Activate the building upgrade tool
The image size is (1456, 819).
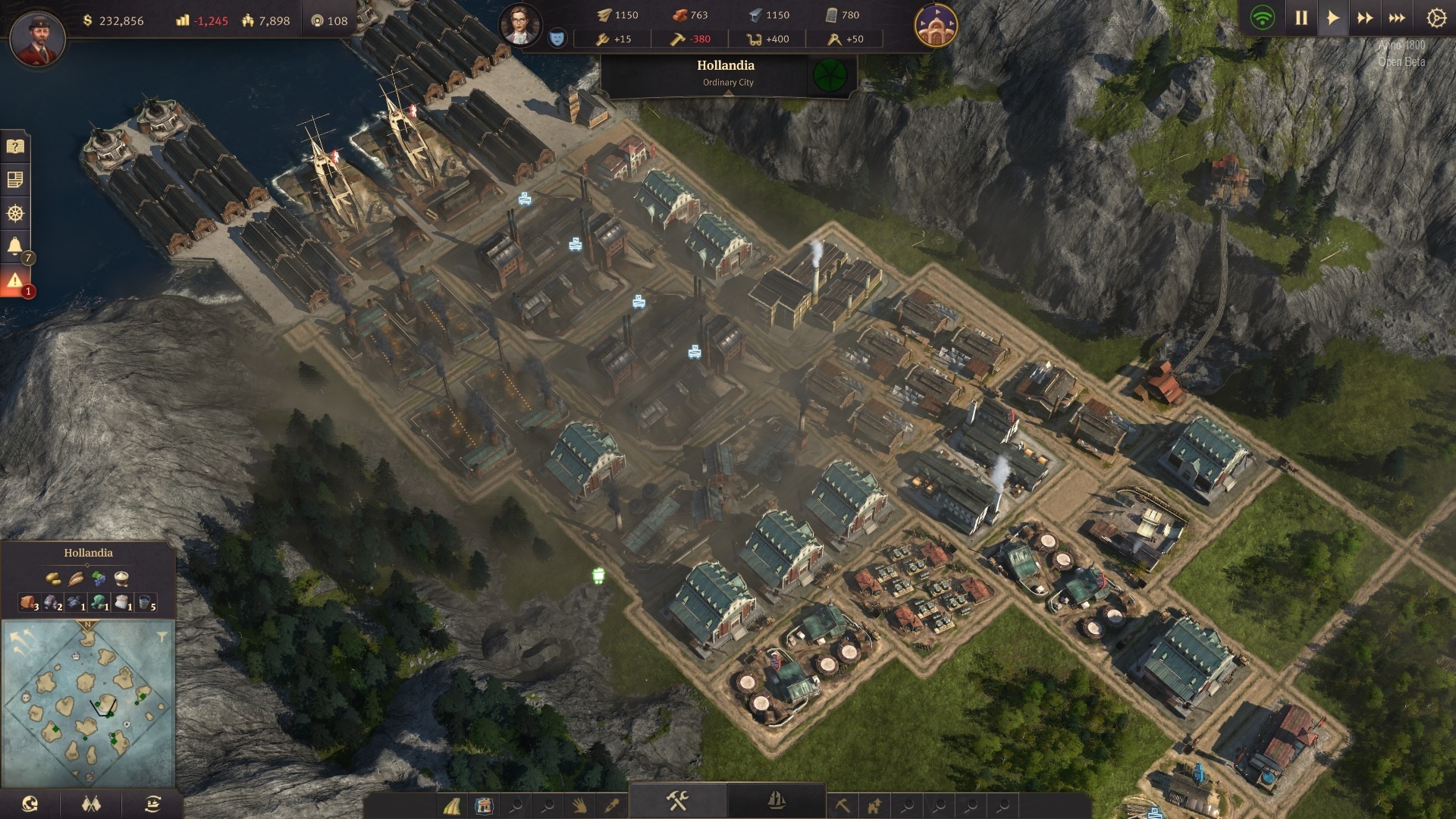pyautogui.click(x=874, y=805)
